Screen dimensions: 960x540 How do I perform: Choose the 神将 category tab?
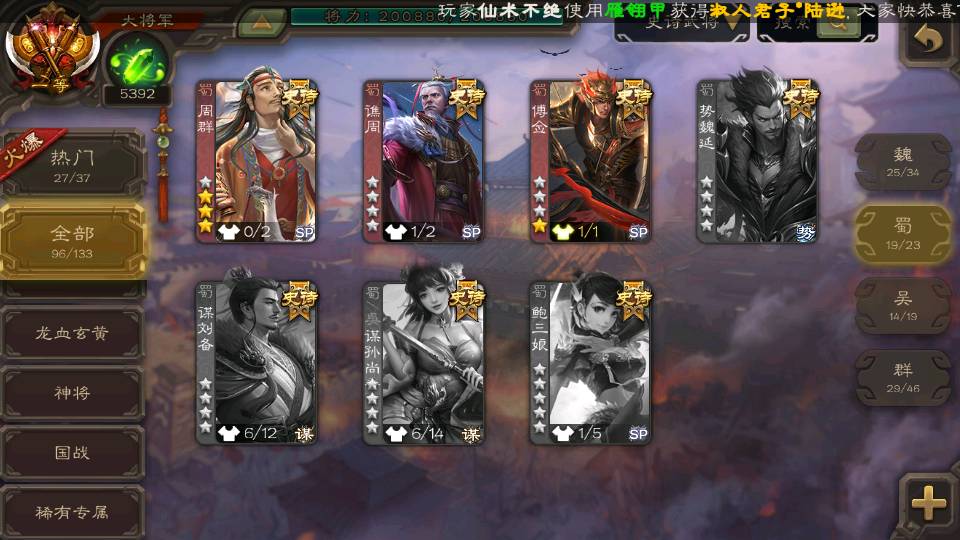point(72,393)
